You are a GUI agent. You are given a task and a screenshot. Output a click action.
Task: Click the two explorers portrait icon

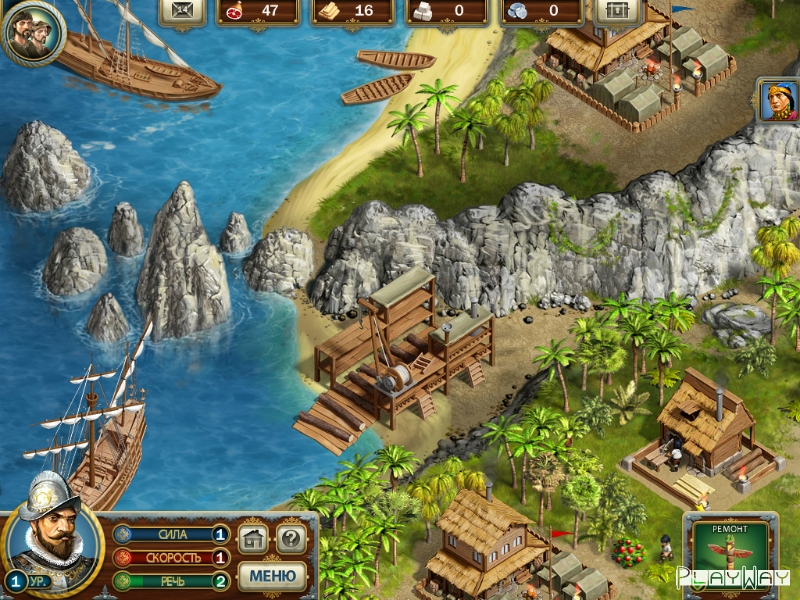(x=32, y=33)
